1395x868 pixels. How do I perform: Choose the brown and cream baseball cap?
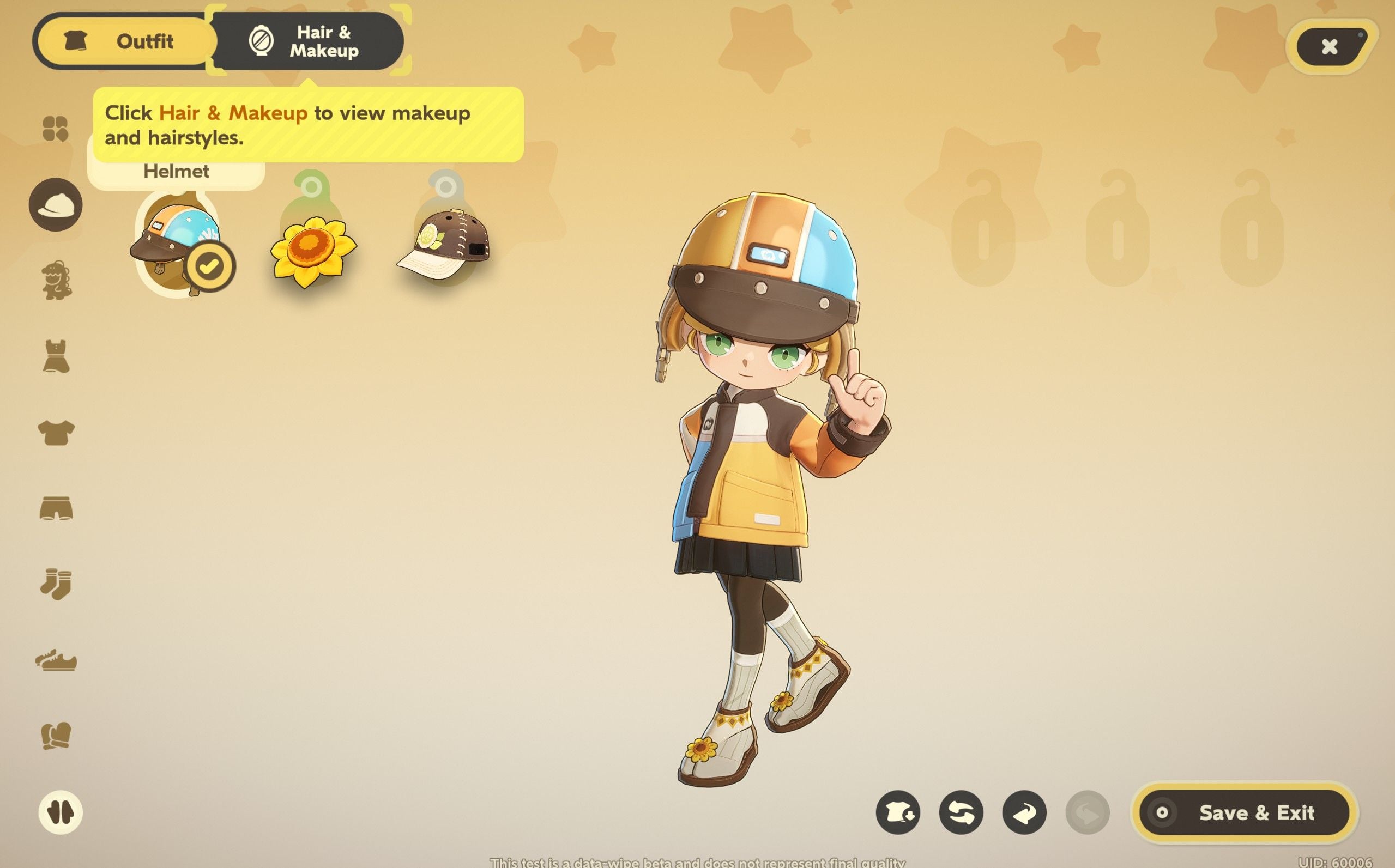[x=443, y=245]
